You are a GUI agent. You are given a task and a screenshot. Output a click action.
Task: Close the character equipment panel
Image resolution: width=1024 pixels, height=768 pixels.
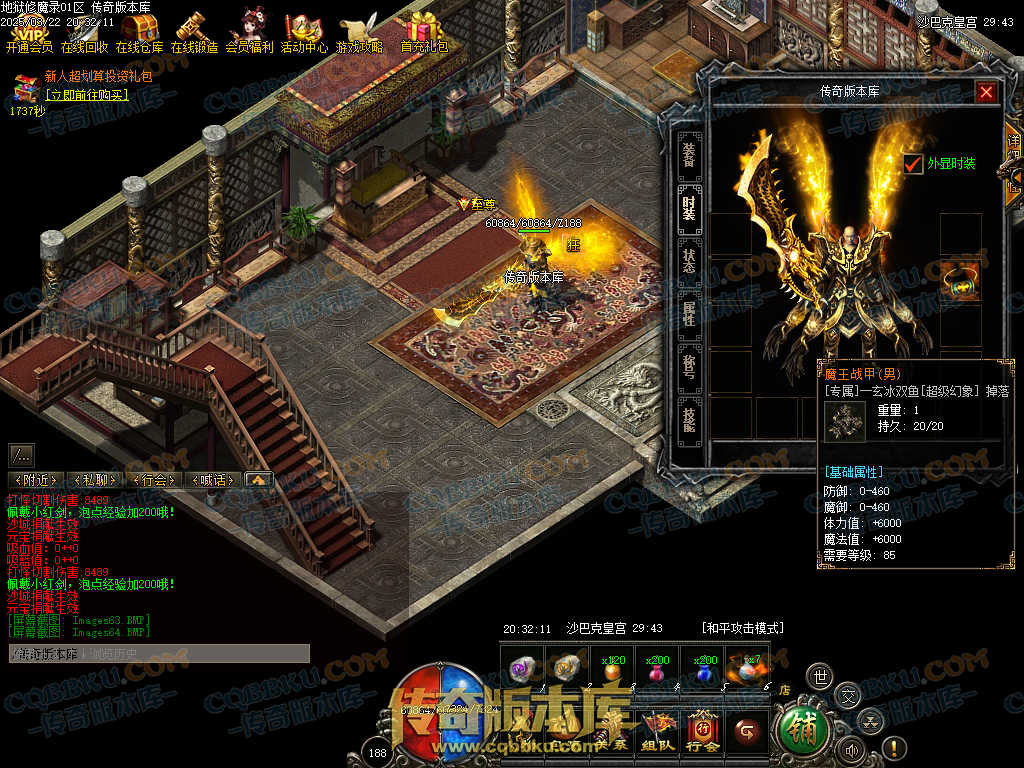coord(986,93)
